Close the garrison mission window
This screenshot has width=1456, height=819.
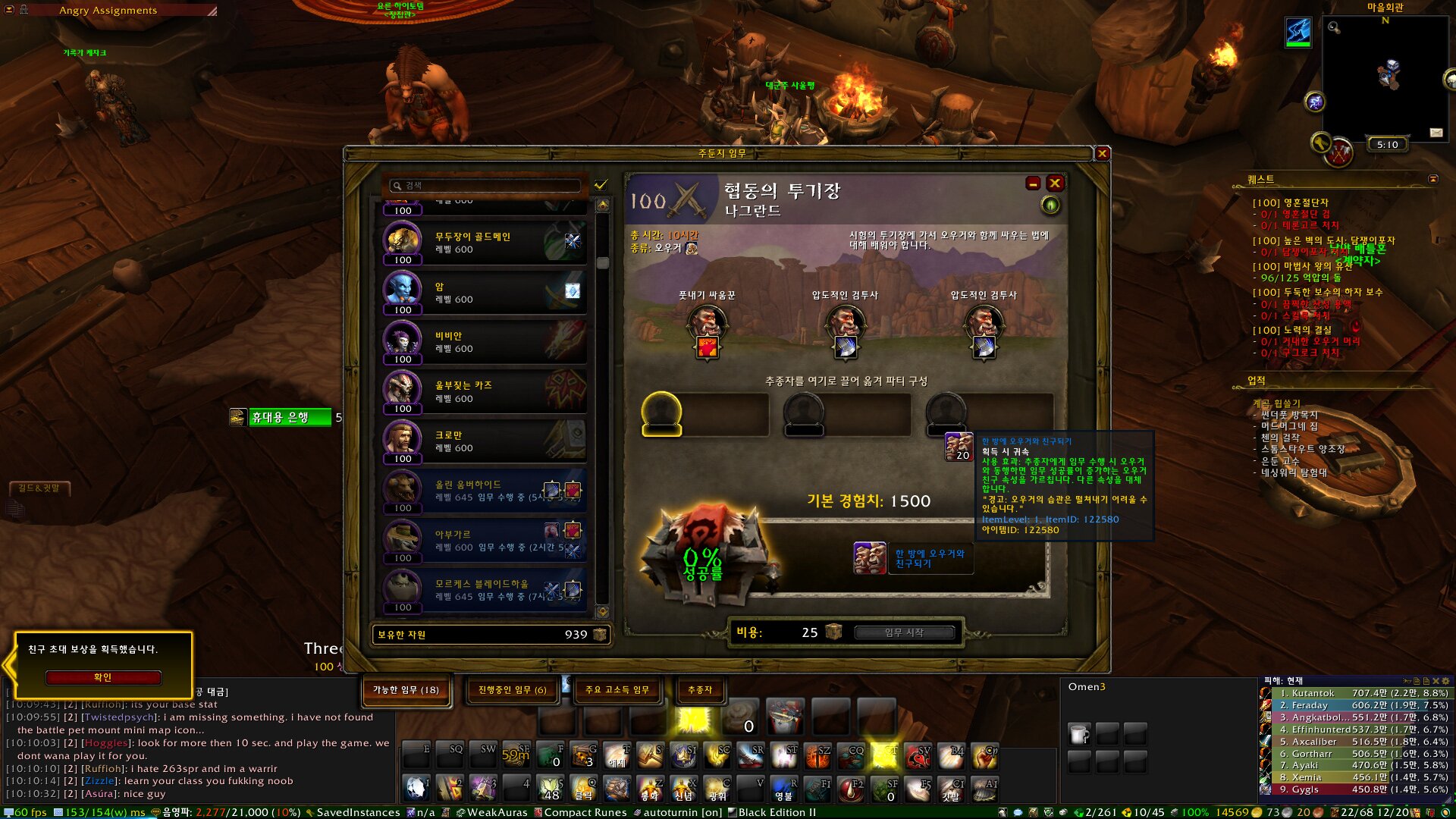coord(1103,154)
